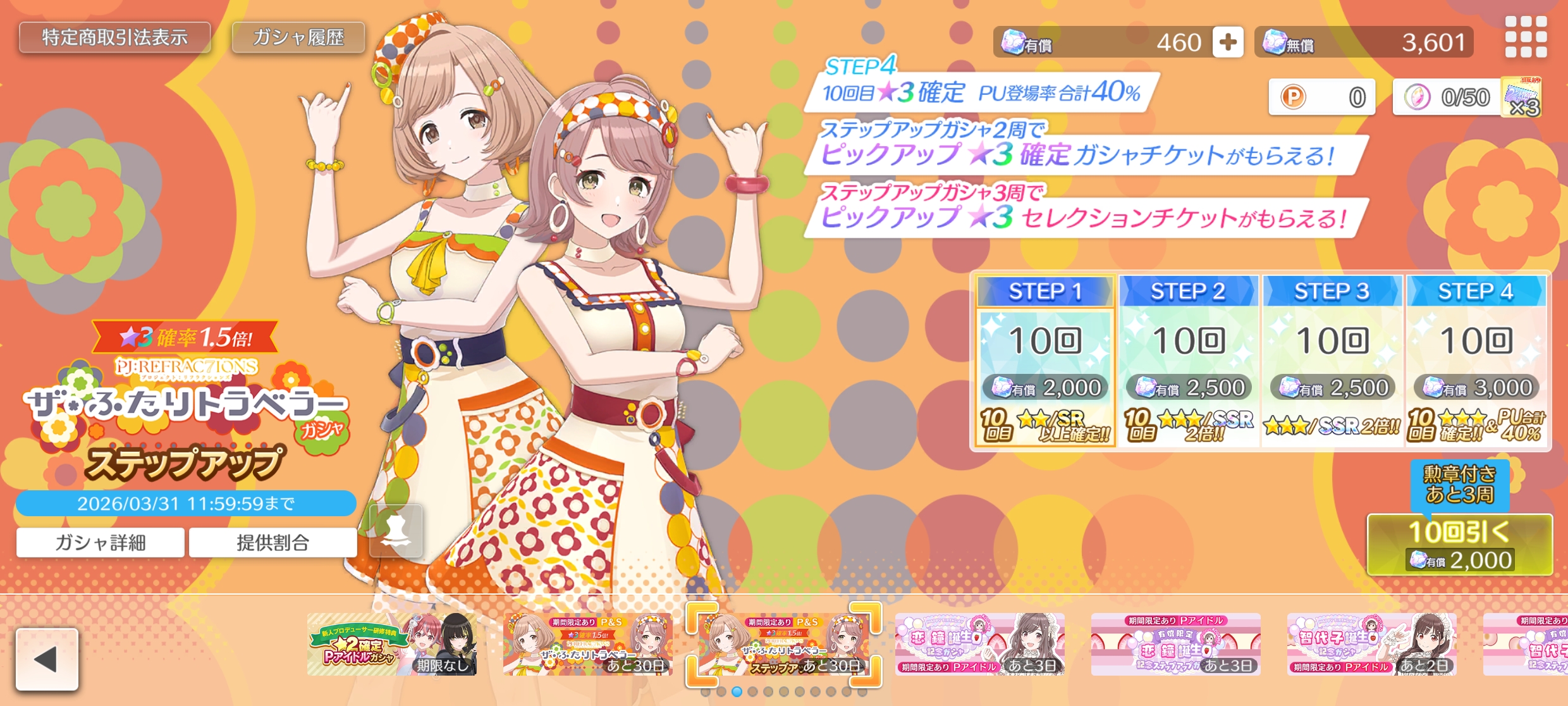1568x706 pixels.
Task: Select the STEP 2 panel
Action: point(1188,361)
